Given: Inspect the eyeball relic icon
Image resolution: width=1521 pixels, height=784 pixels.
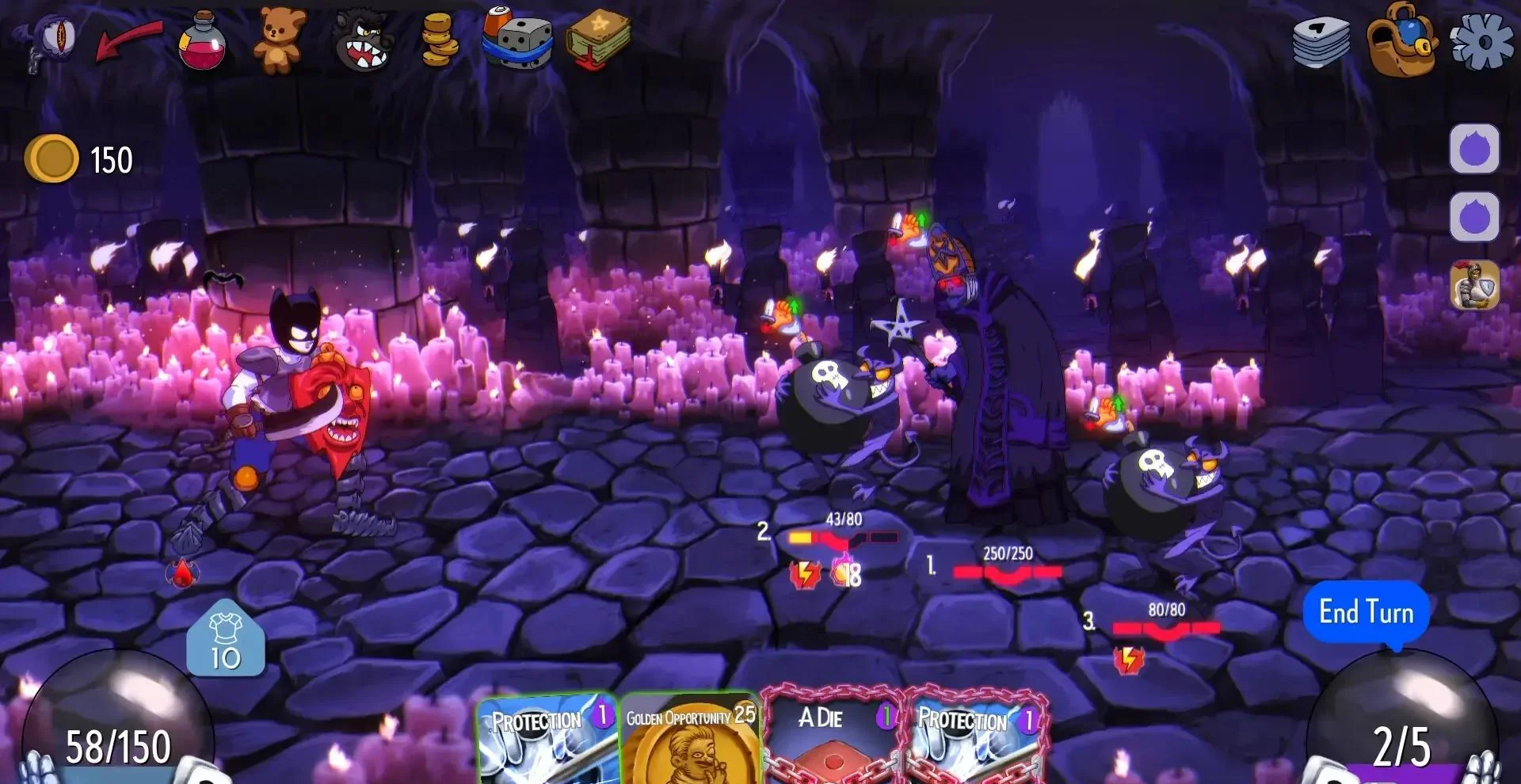Looking at the screenshot, I should pyautogui.click(x=54, y=40).
